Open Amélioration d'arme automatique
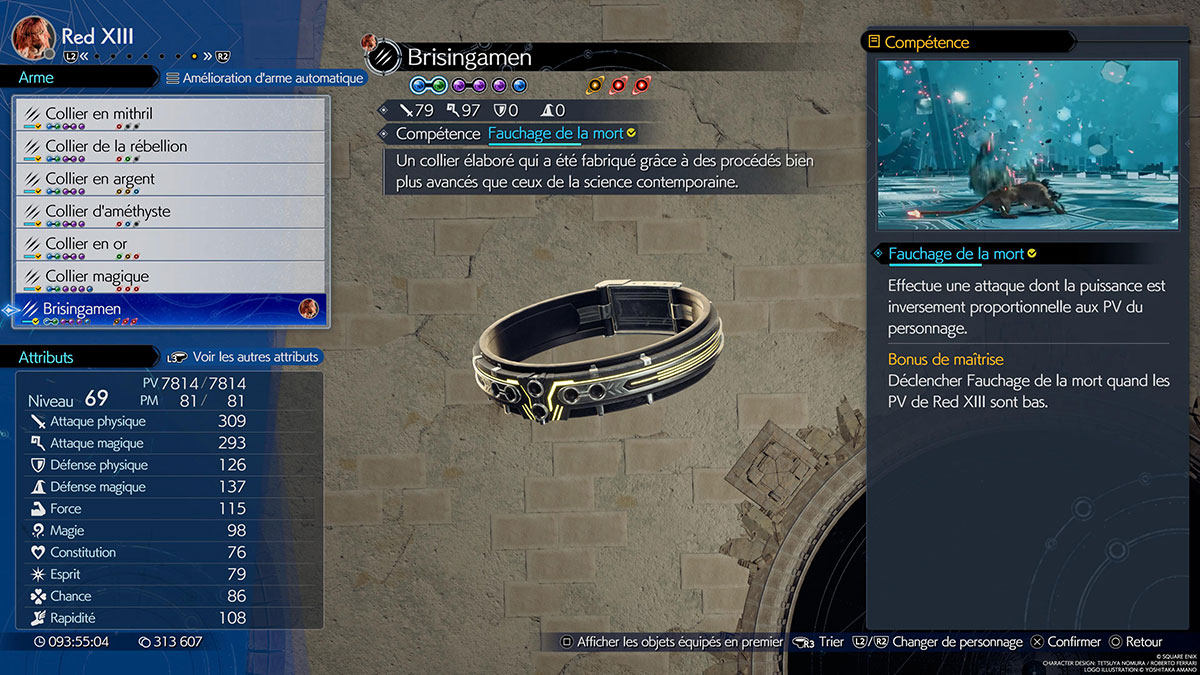Screen dimensions: 1200x675 [265, 78]
